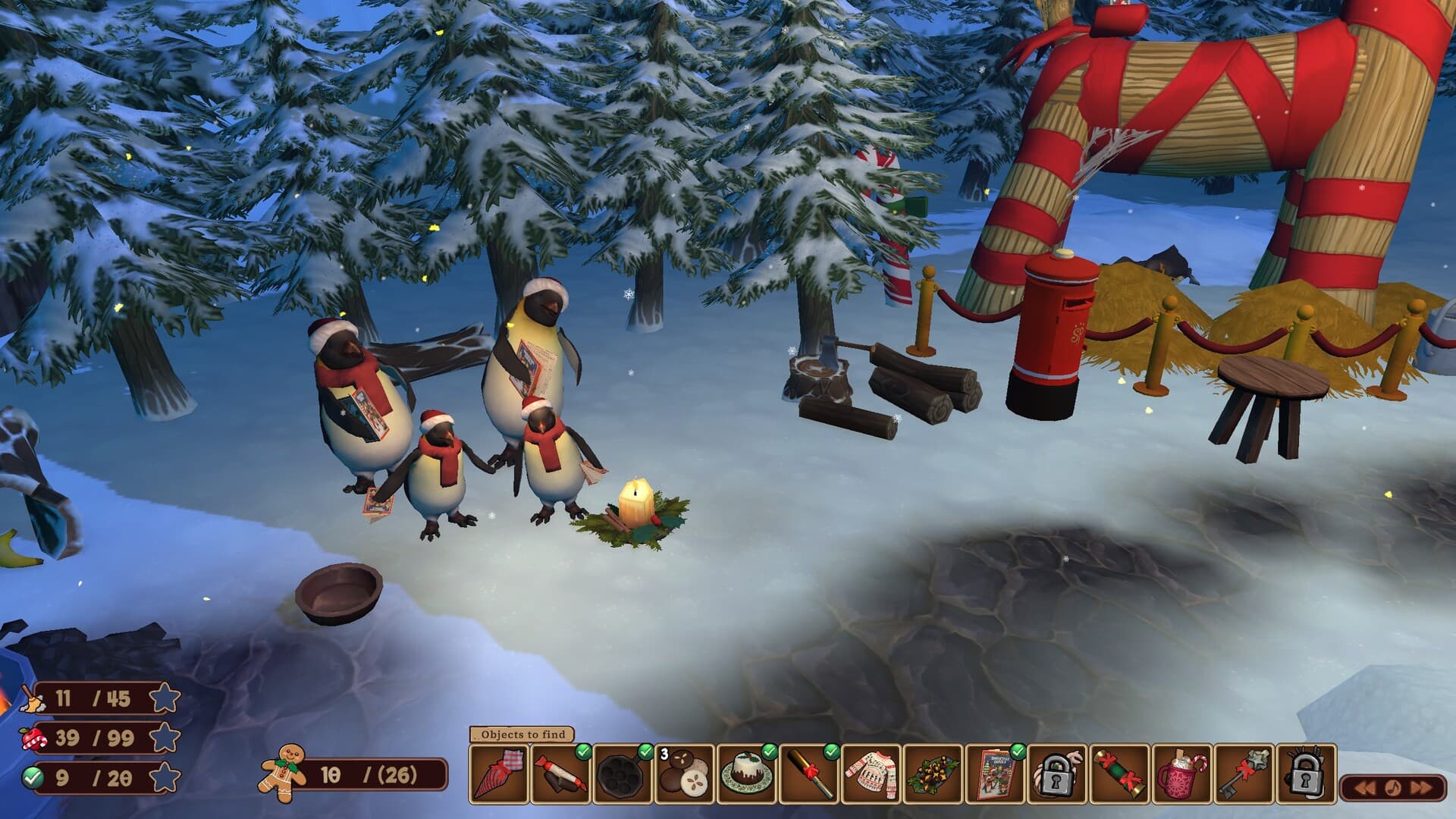Click the Objects to find tab label

[x=525, y=736]
